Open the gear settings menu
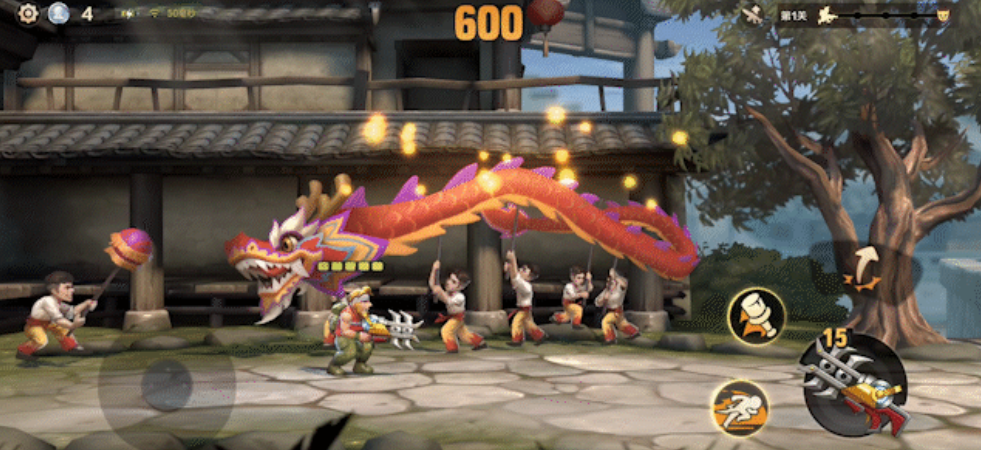Viewport: 981px width, 450px height. (28, 13)
